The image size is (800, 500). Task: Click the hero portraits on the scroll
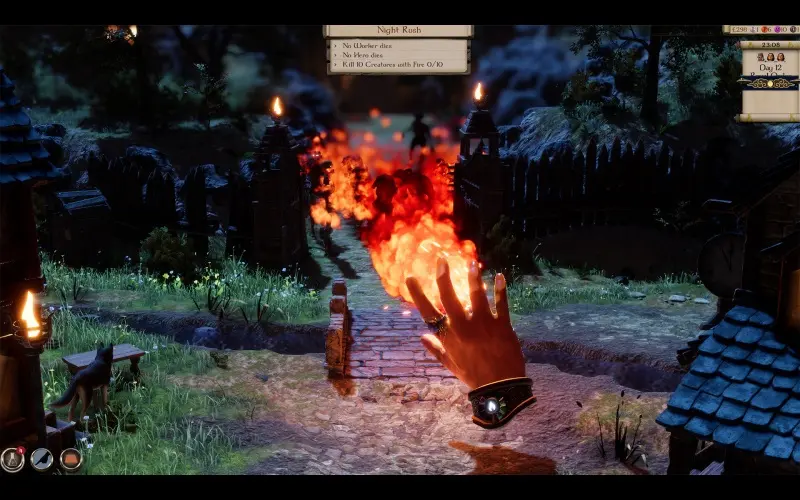(769, 57)
